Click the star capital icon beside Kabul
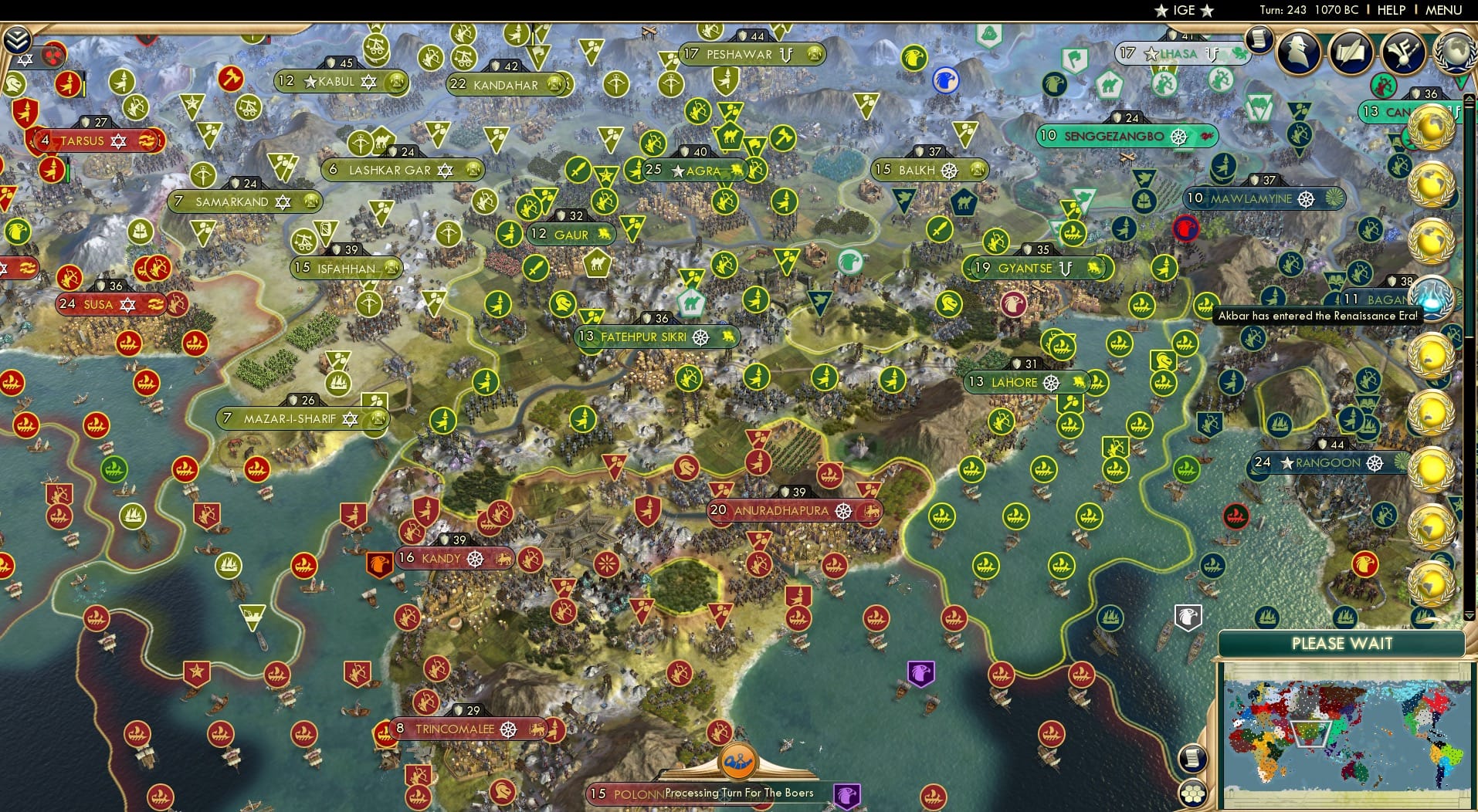 [x=309, y=81]
